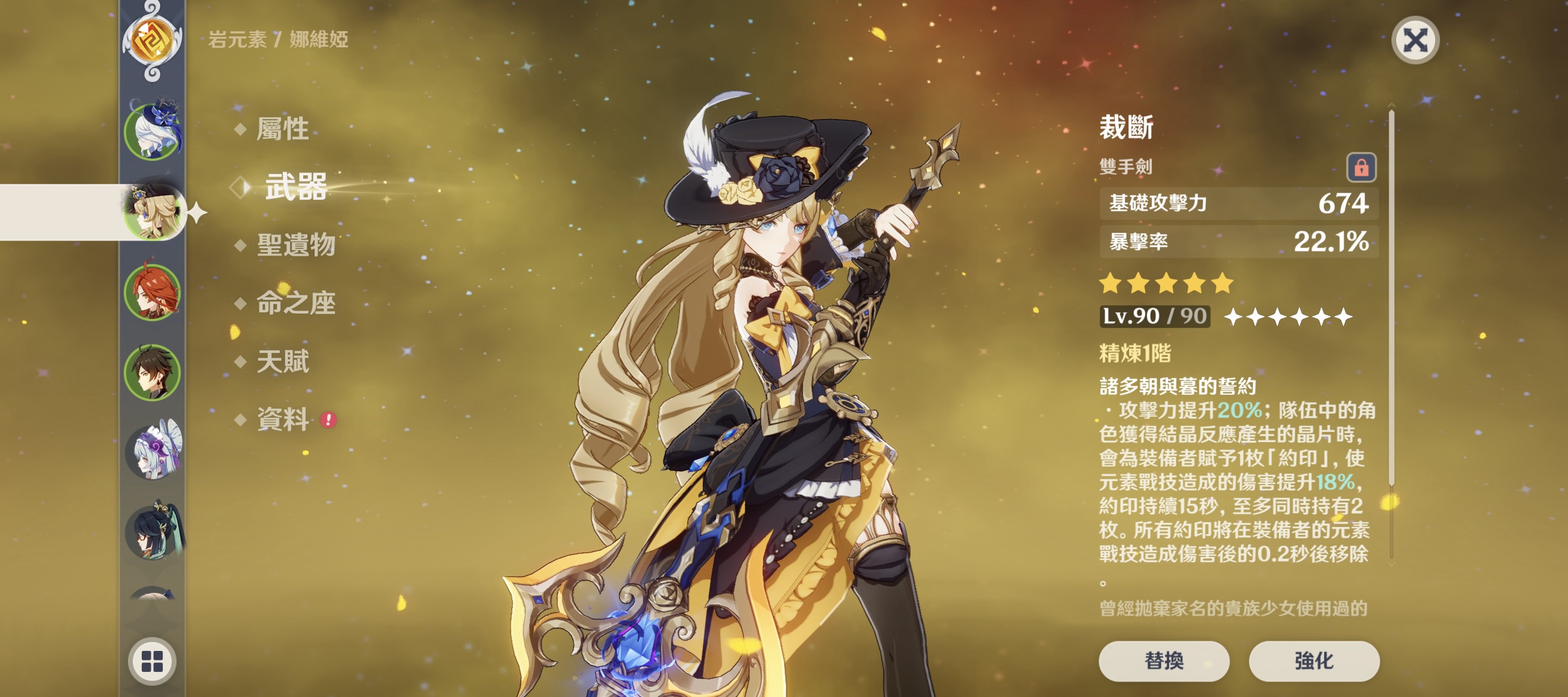Open the 資料 profile tab
Screen dimensions: 1568x697
click(x=282, y=419)
